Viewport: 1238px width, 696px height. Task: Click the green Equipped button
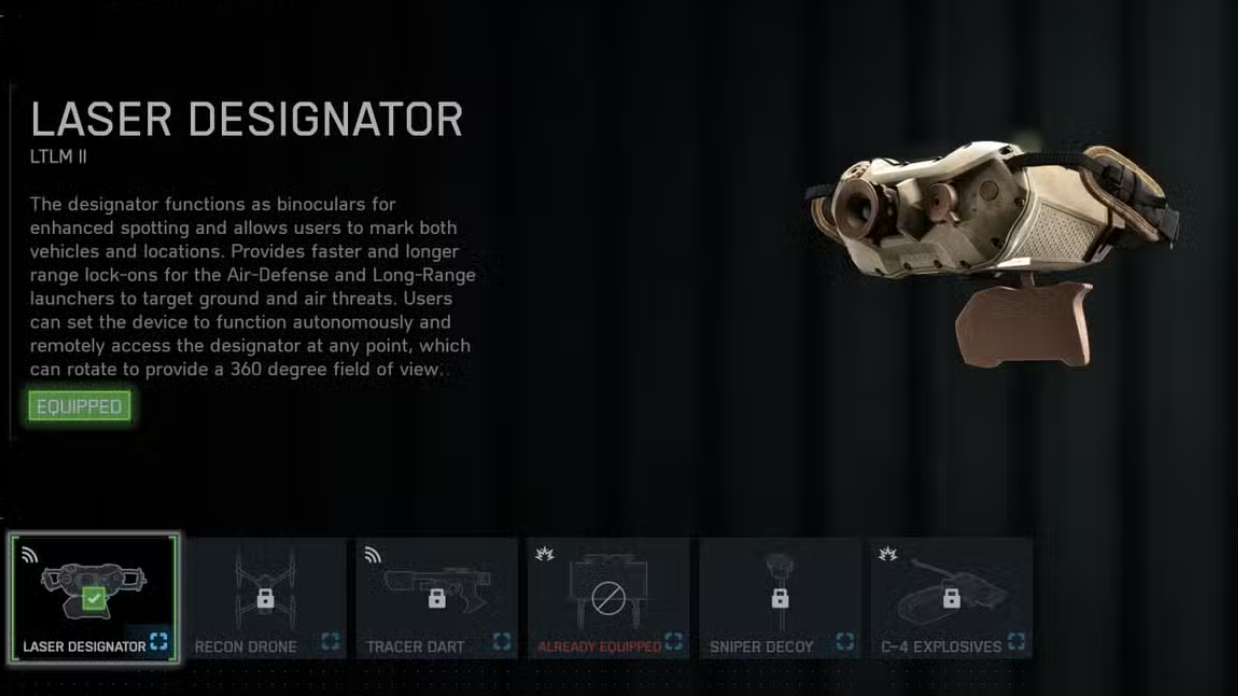coord(79,407)
